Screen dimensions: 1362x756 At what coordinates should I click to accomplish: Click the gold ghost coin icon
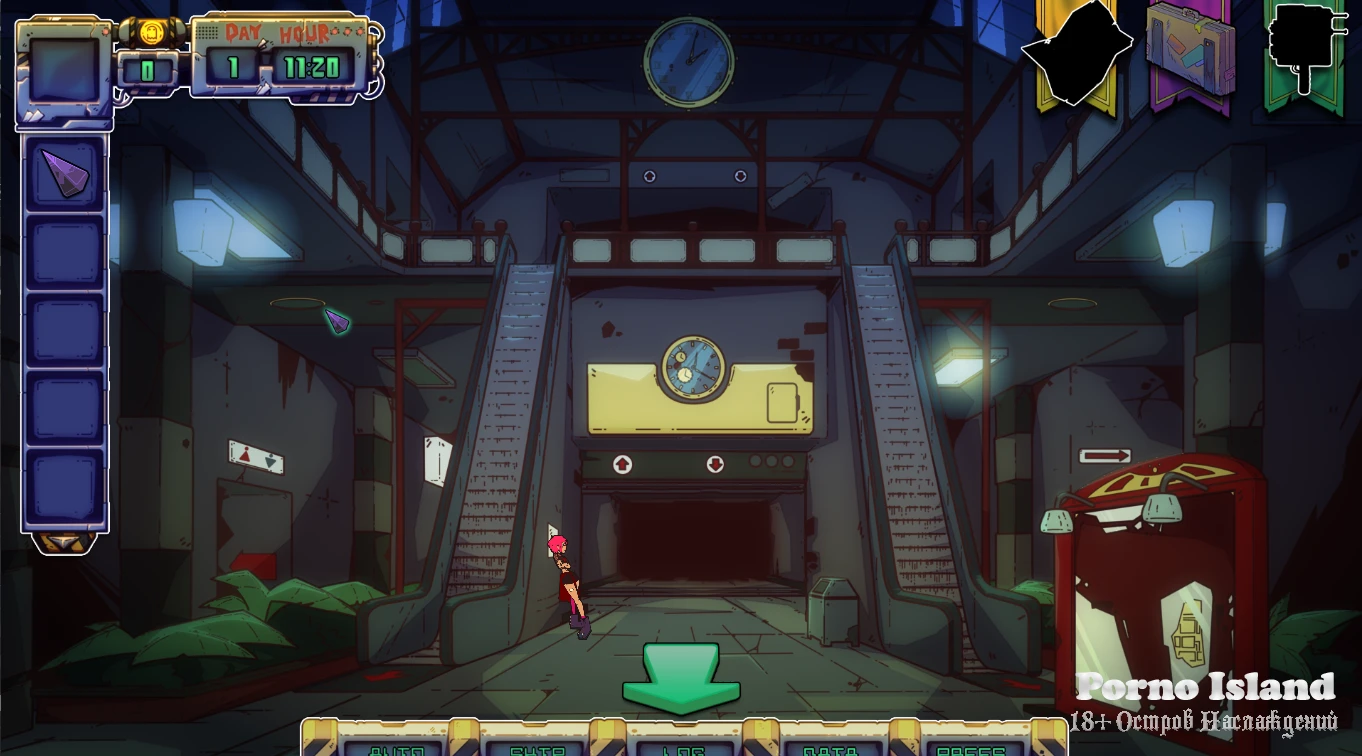click(152, 32)
